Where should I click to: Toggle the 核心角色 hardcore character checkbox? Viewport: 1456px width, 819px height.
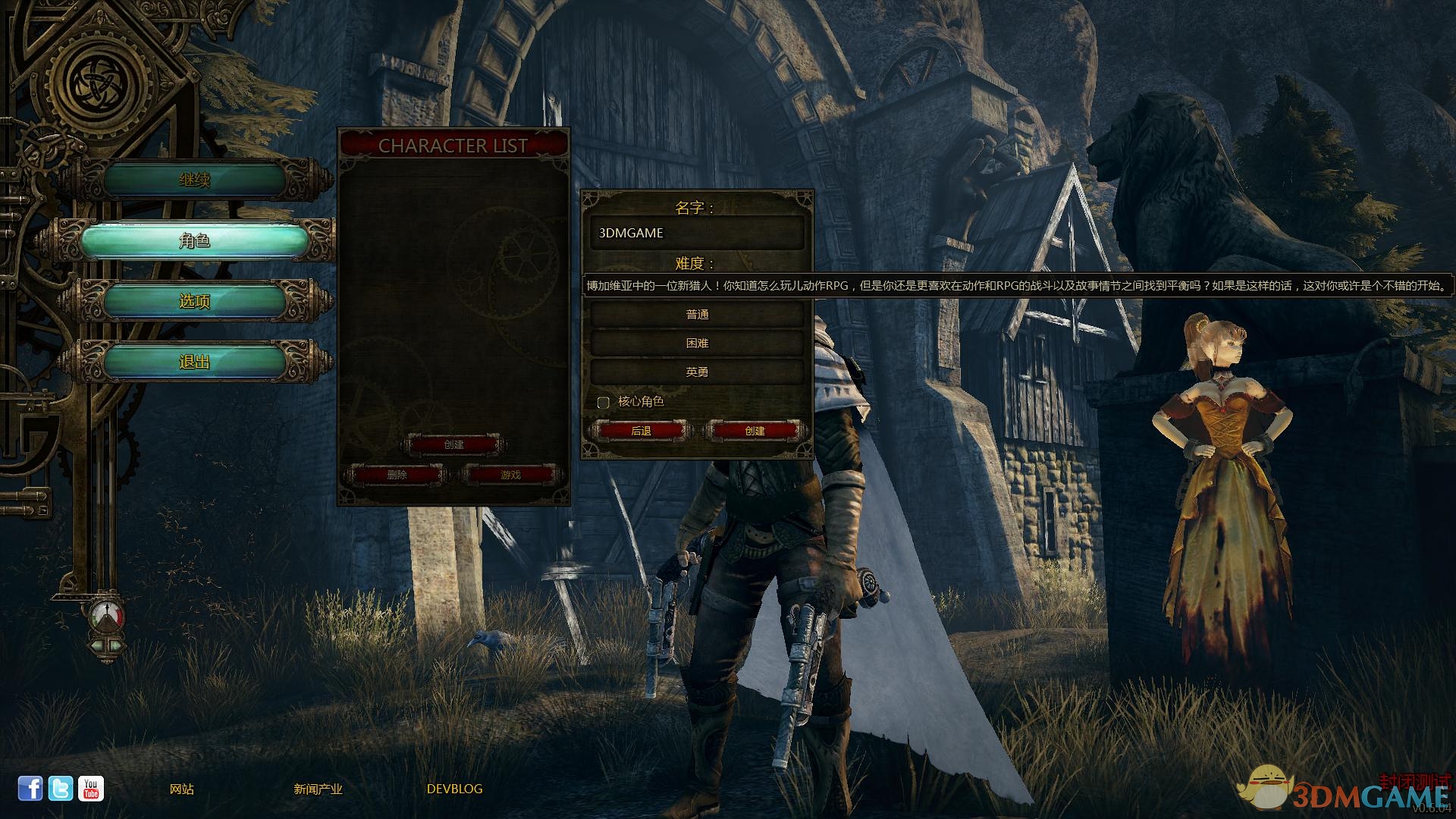click(x=604, y=402)
